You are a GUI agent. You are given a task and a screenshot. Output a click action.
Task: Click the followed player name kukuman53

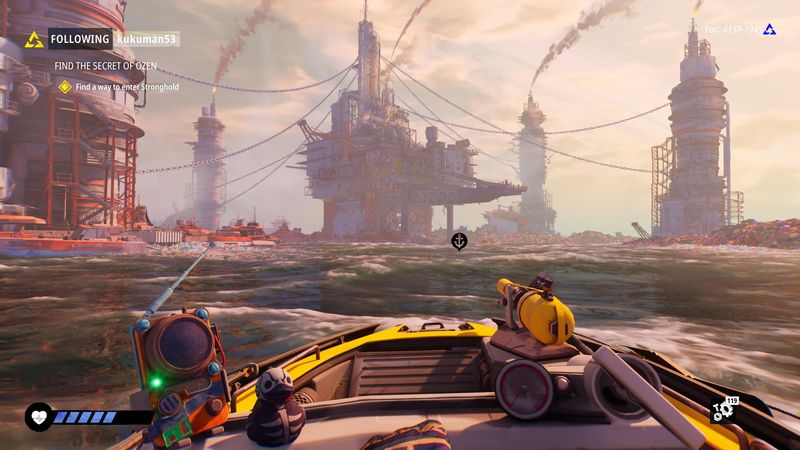coord(147,40)
